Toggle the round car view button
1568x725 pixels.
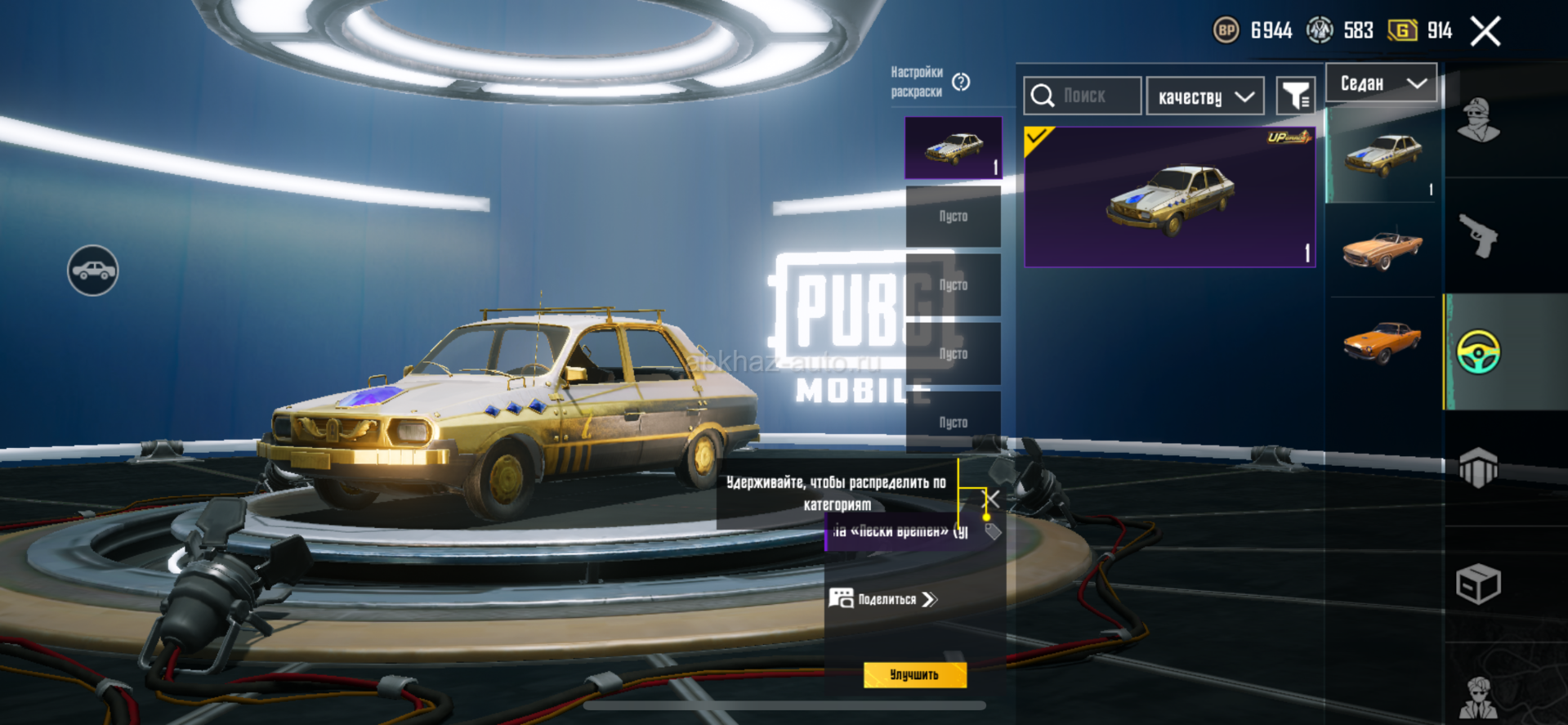pos(92,271)
